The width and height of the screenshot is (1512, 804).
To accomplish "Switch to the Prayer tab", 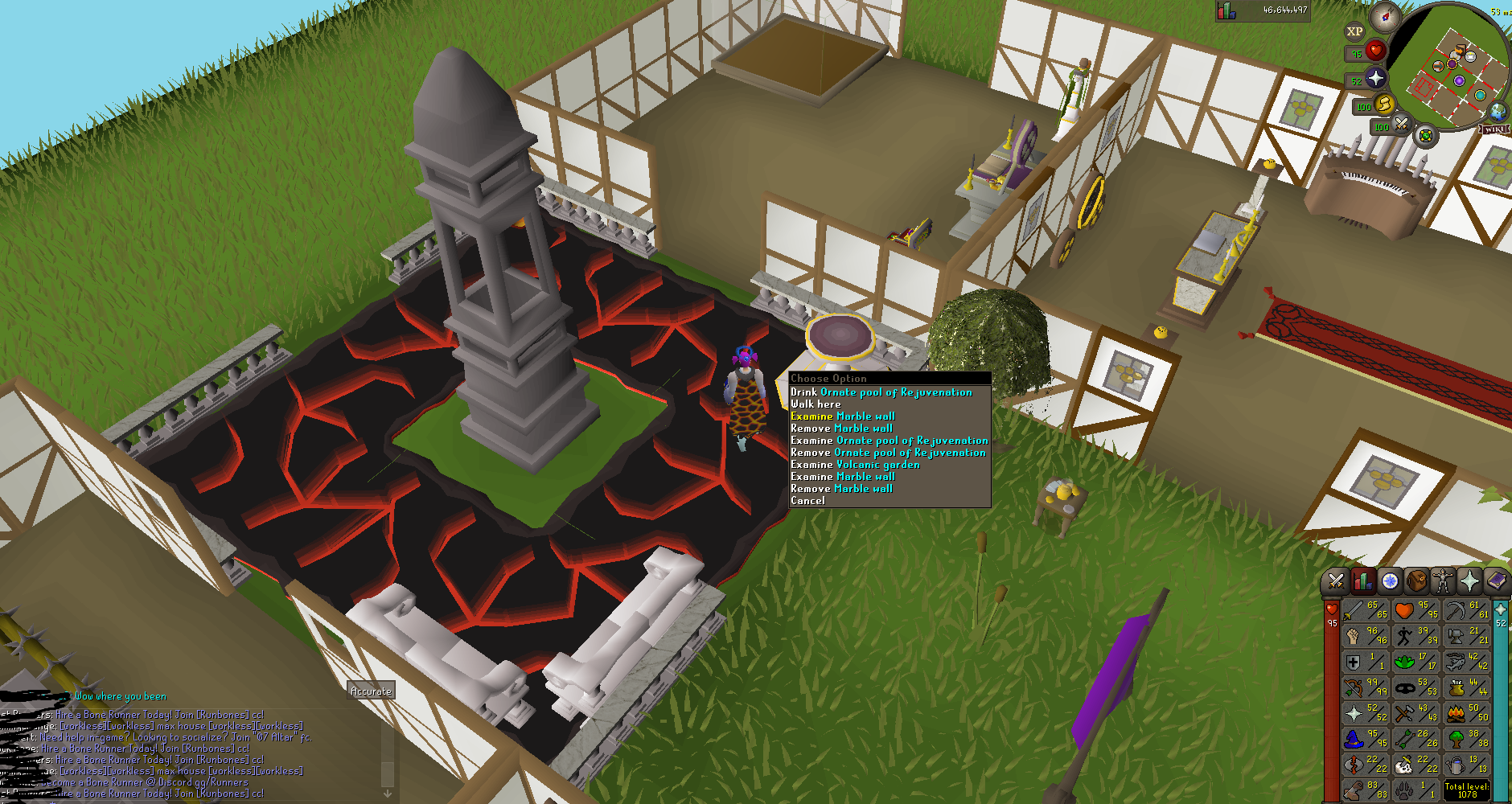I will [1470, 580].
